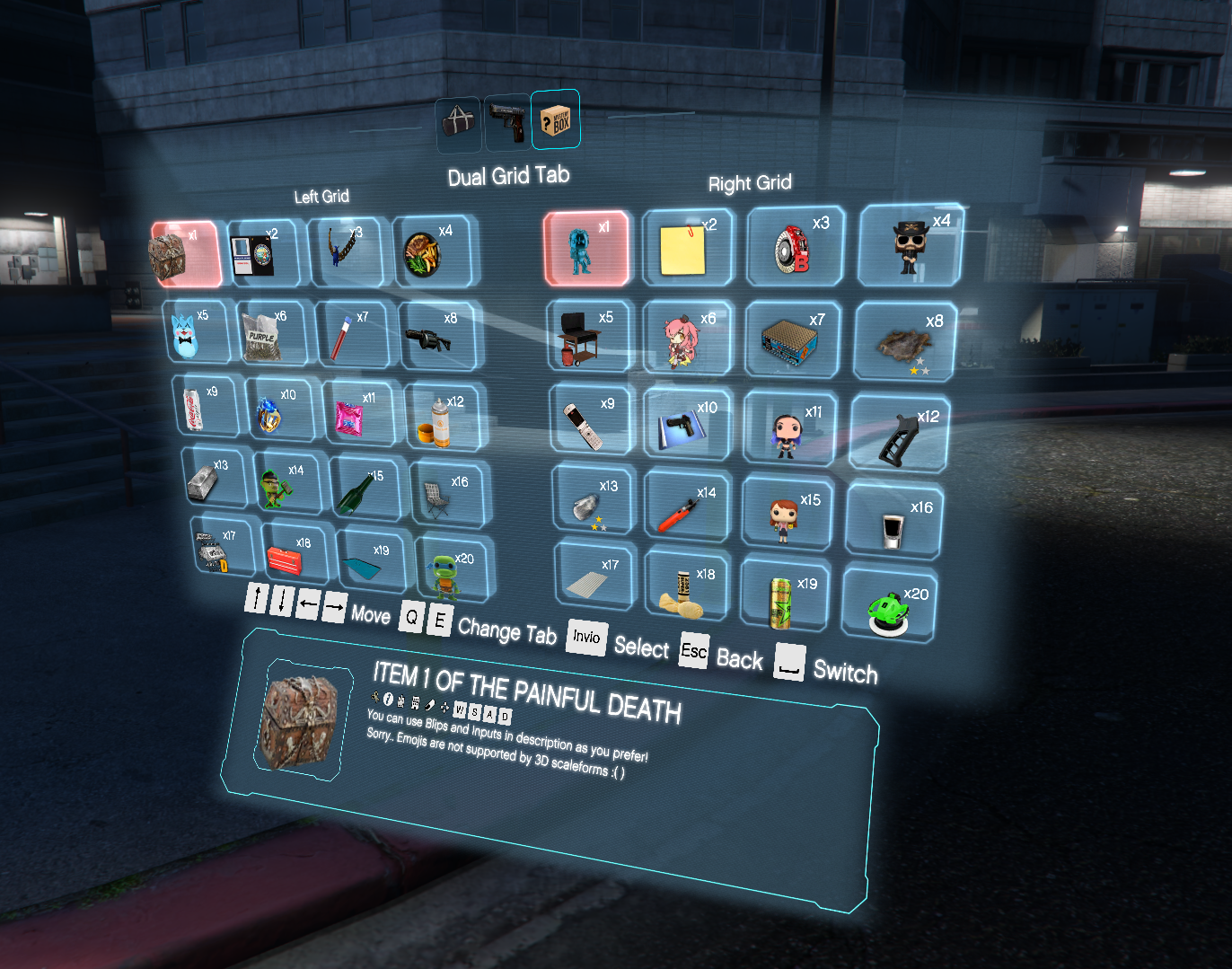This screenshot has width=1232, height=969.
Task: Choose the red brake disc item x3
Action: coord(796,246)
